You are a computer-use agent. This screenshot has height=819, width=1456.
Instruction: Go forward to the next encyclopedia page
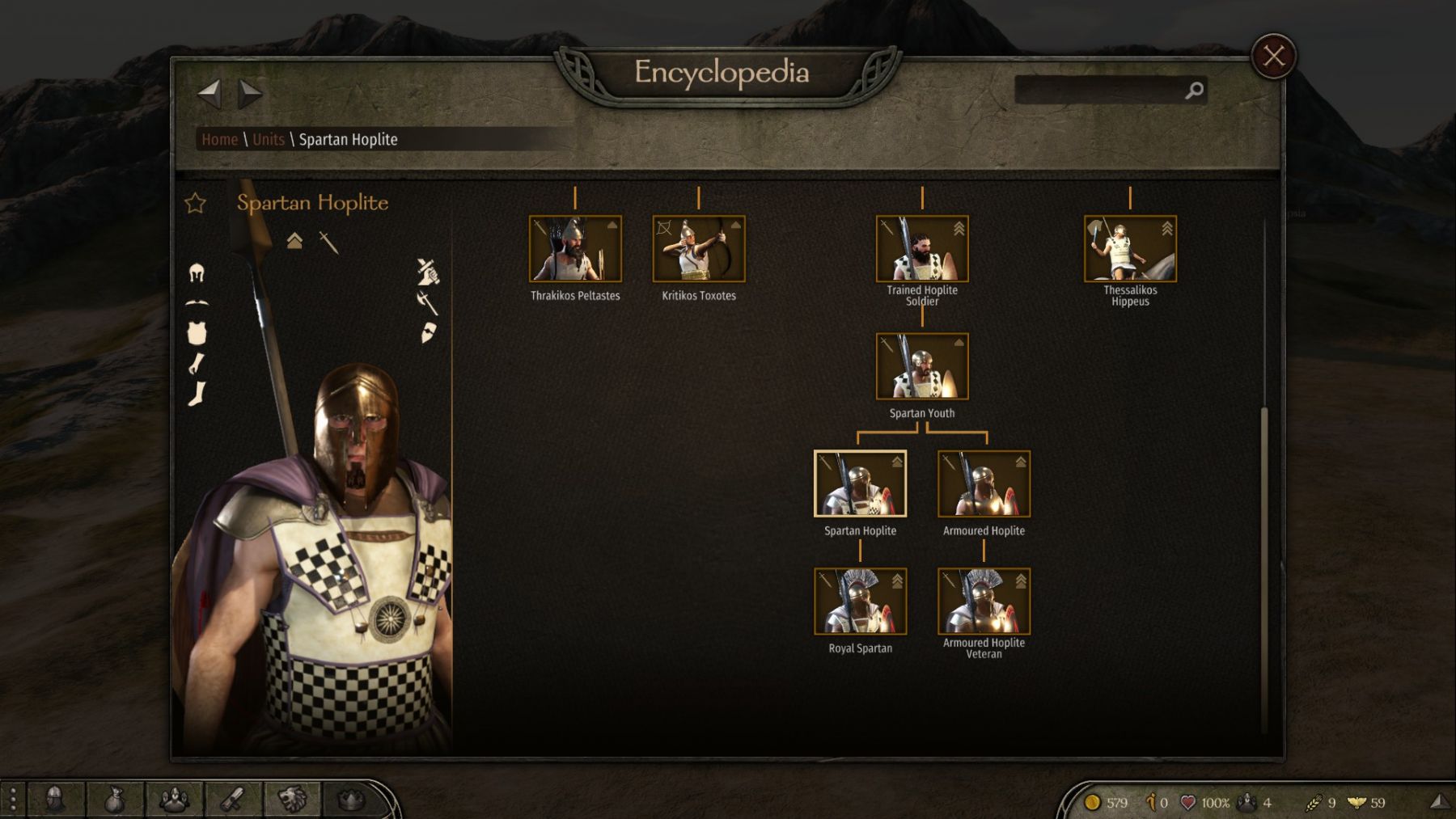pyautogui.click(x=250, y=94)
